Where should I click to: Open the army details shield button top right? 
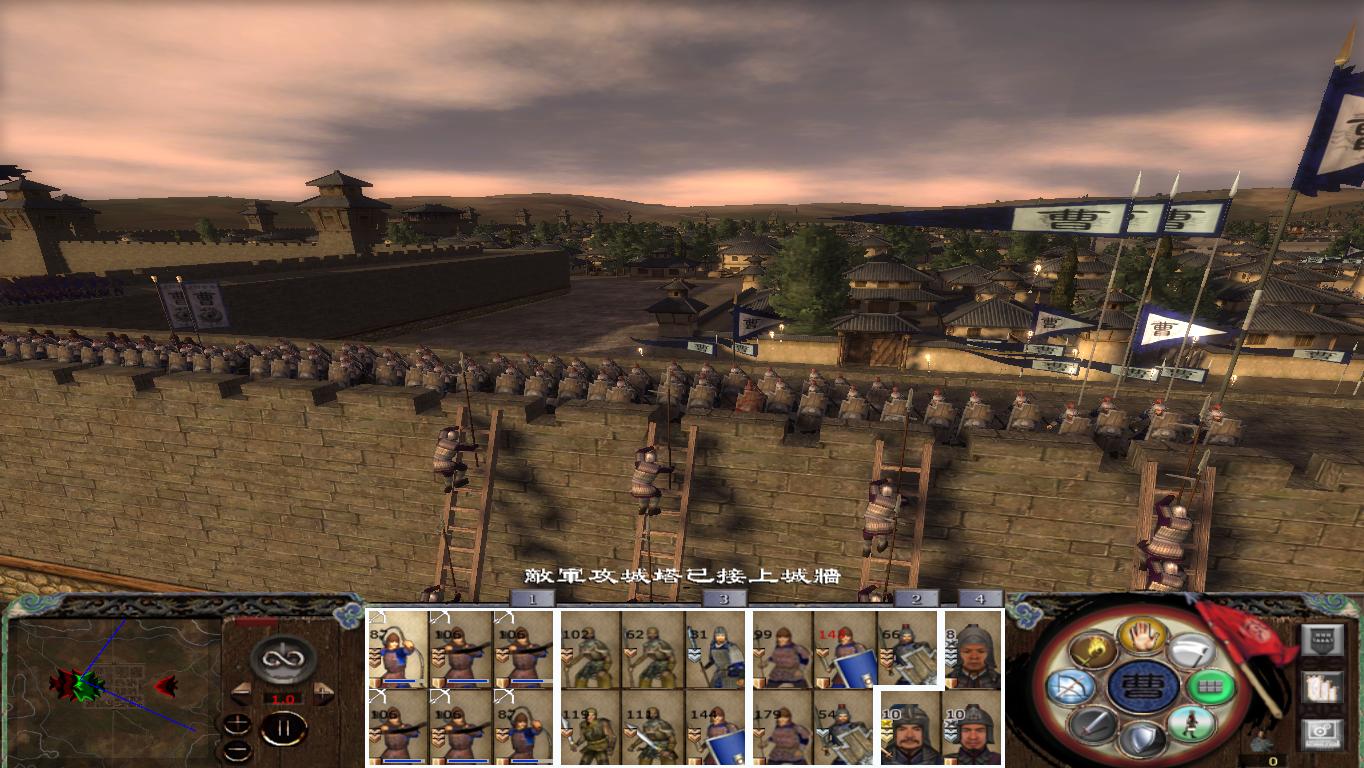tap(1320, 640)
